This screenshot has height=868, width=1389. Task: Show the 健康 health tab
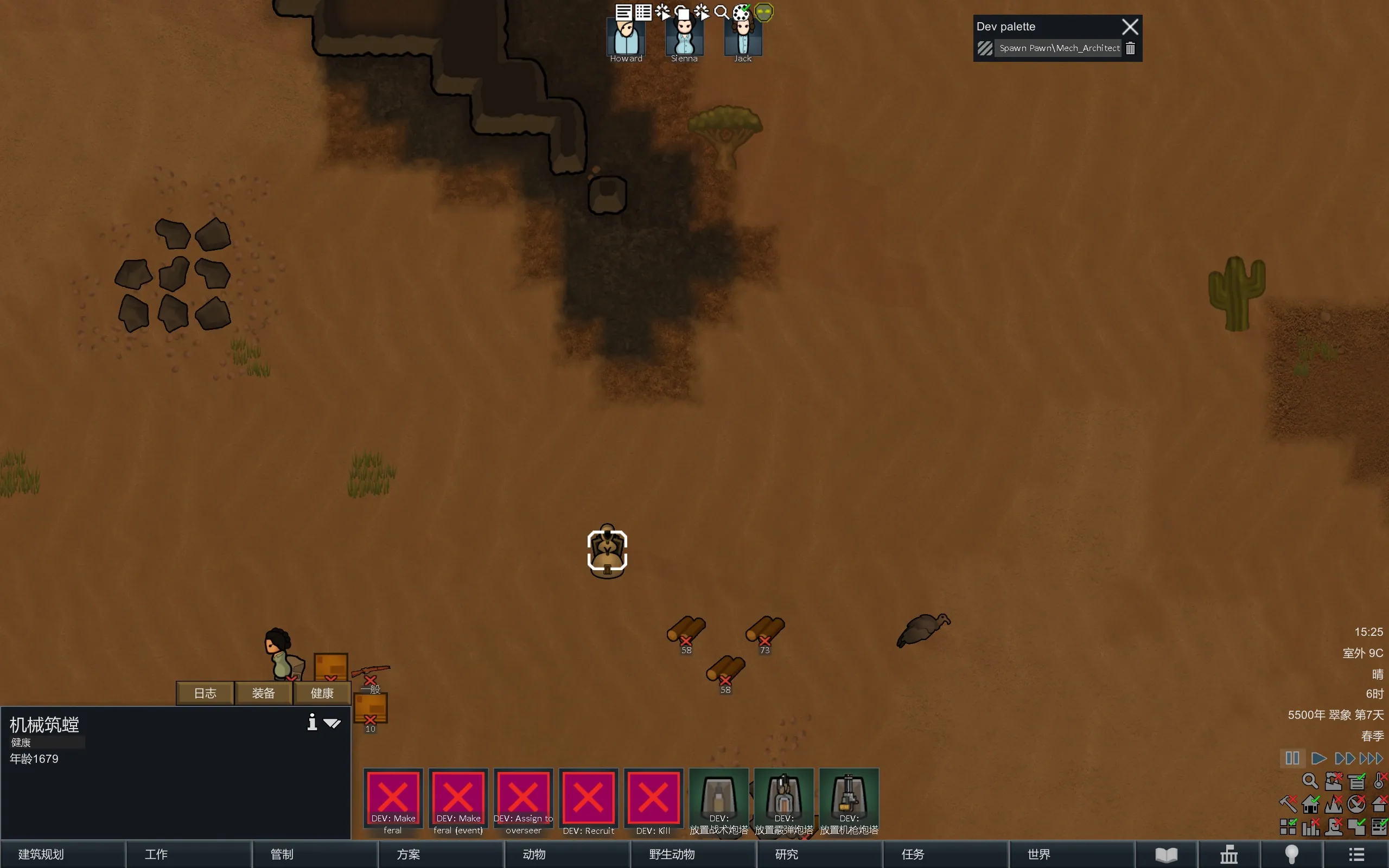[x=322, y=693]
